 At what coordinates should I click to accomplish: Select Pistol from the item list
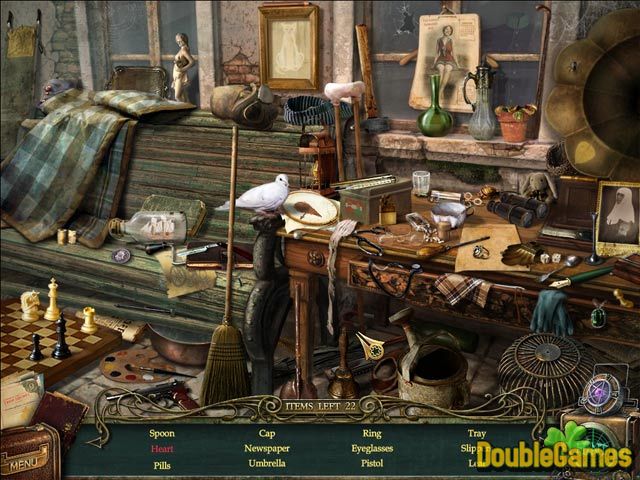coord(372,464)
